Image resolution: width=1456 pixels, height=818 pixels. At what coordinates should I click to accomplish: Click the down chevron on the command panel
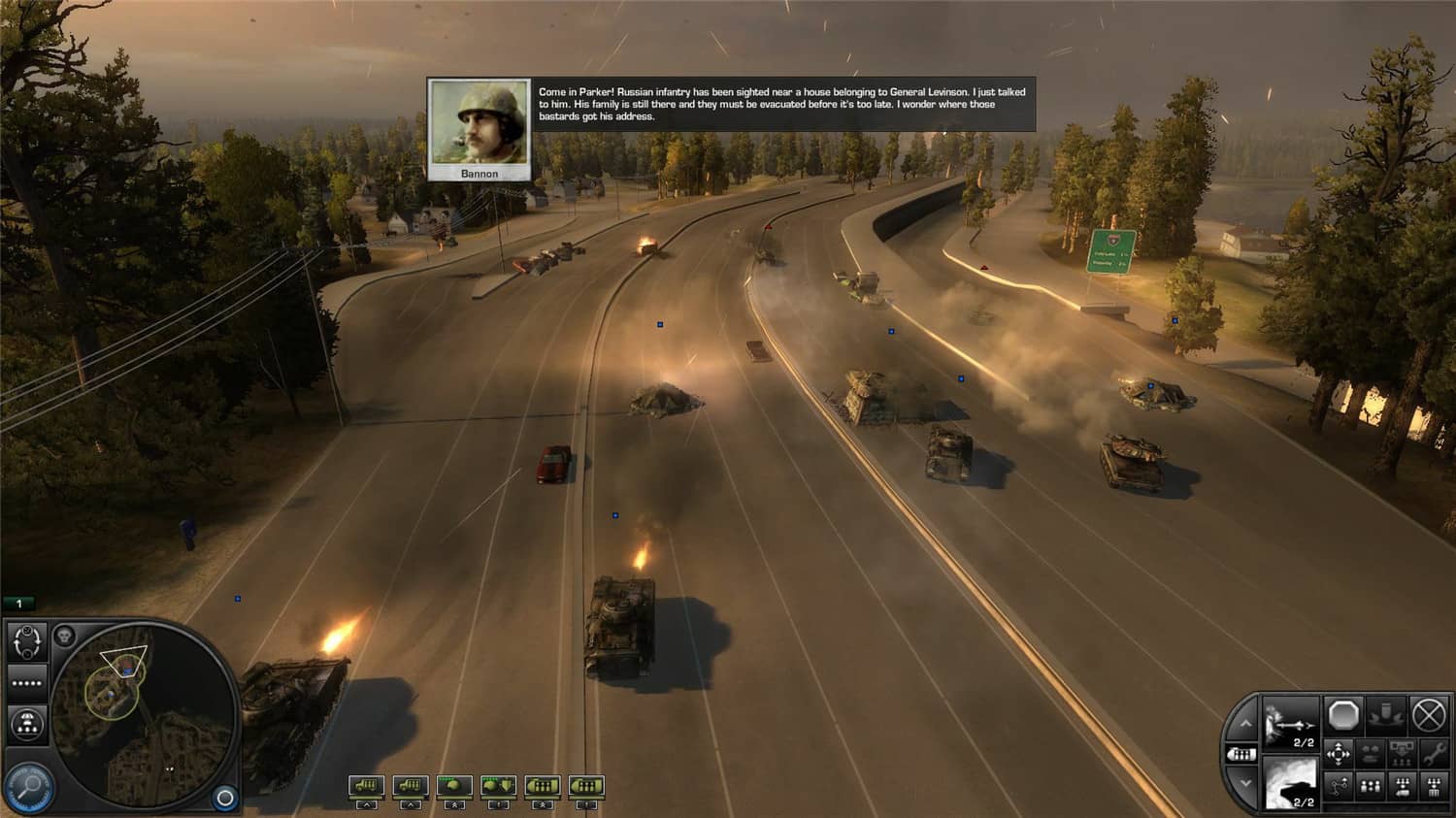(x=1246, y=783)
